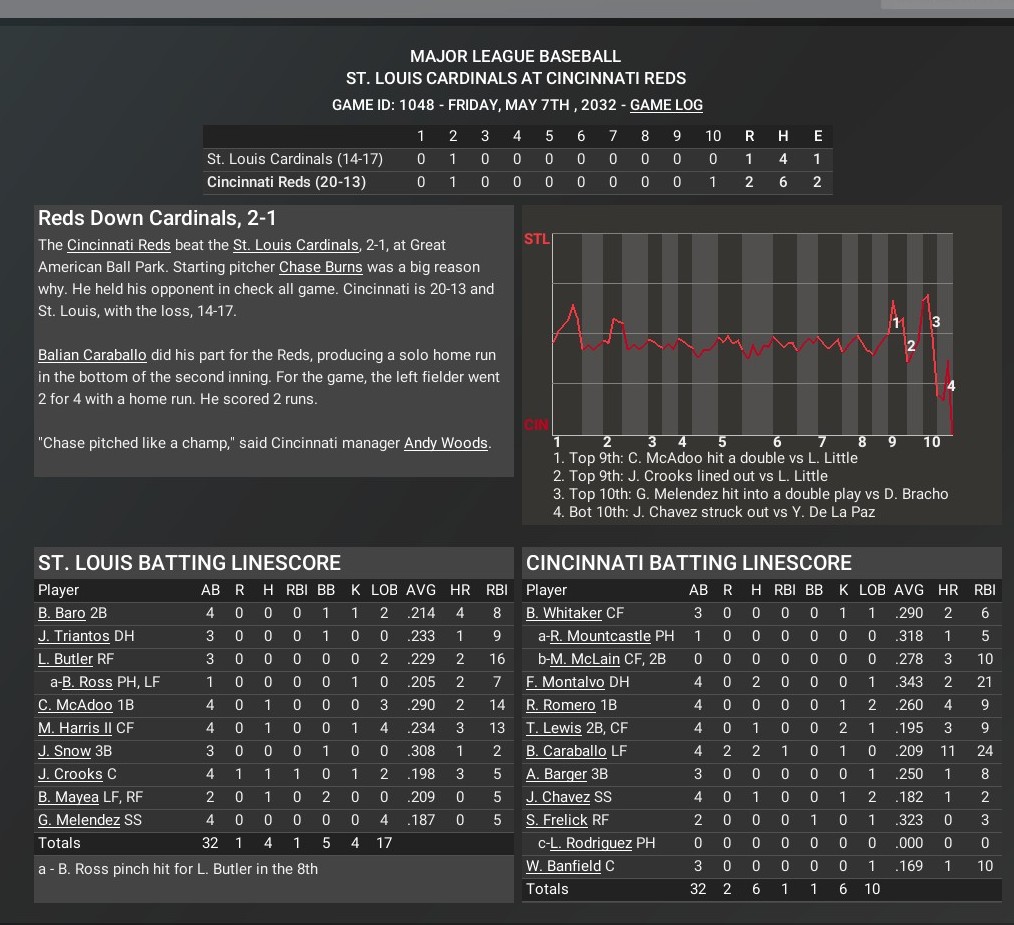Follow the Balian Caraballo article link
Image resolution: width=1014 pixels, height=925 pixels.
click(x=92, y=355)
